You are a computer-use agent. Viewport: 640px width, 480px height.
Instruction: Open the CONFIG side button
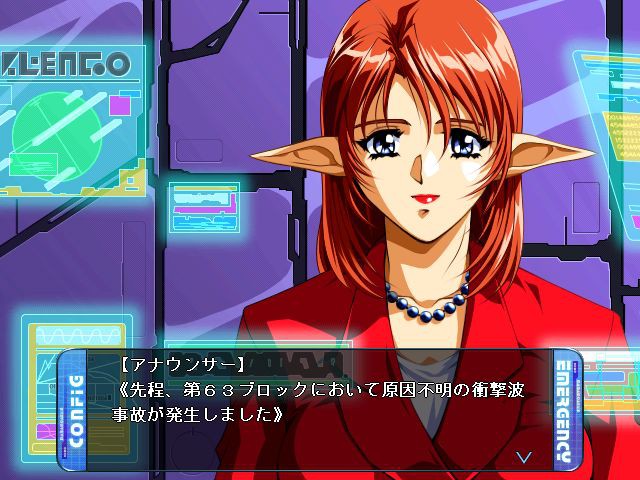pyautogui.click(x=72, y=410)
